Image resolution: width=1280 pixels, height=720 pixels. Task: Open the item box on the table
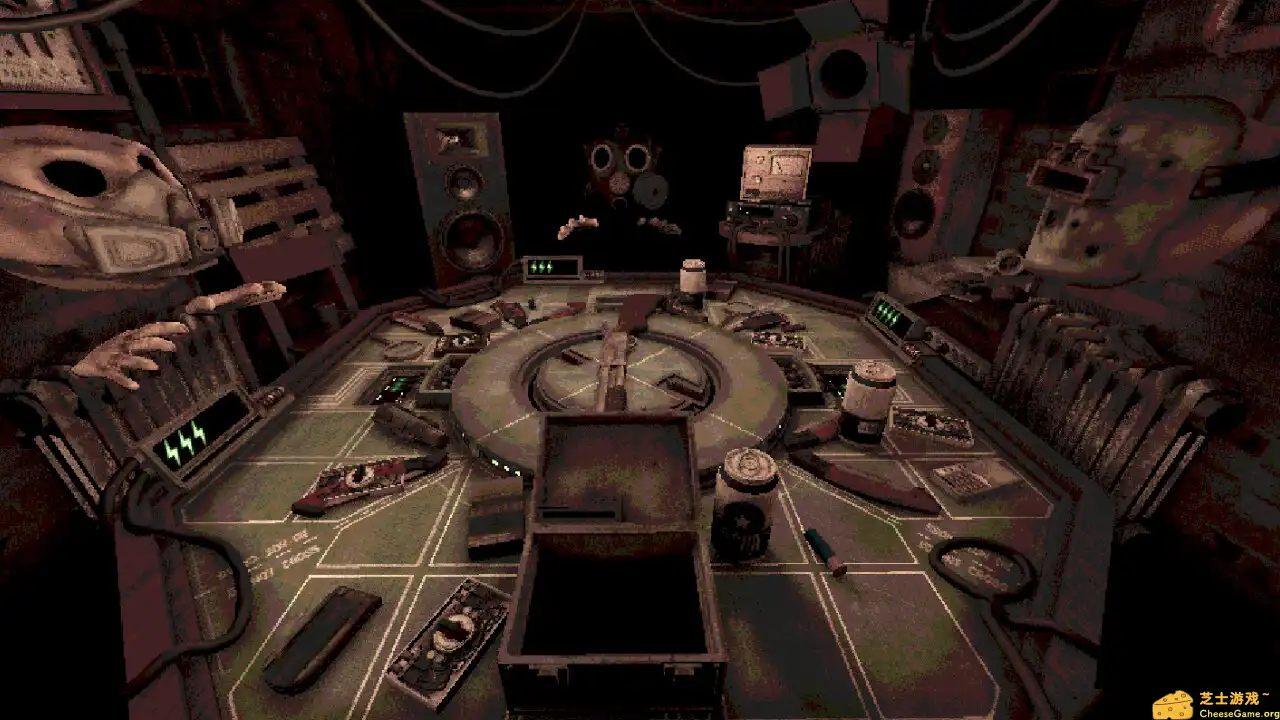pyautogui.click(x=612, y=560)
